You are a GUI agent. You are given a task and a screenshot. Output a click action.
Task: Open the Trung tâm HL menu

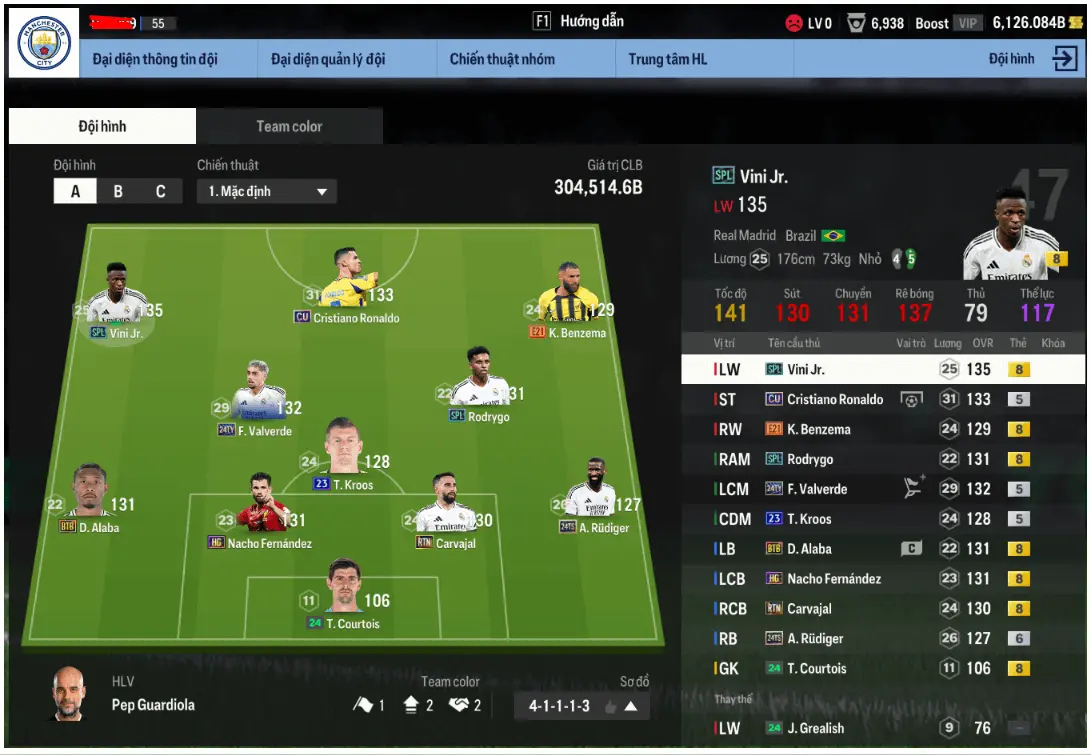click(667, 59)
